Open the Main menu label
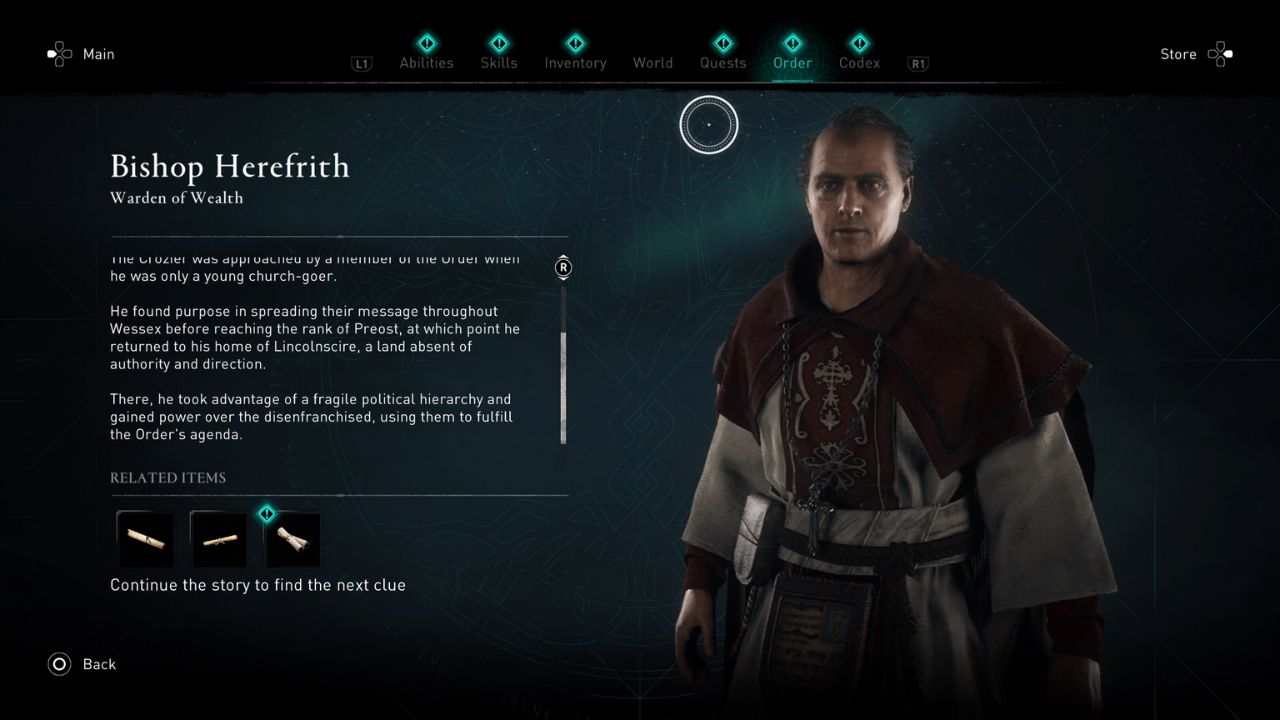Viewport: 1280px width, 720px height. coord(98,54)
